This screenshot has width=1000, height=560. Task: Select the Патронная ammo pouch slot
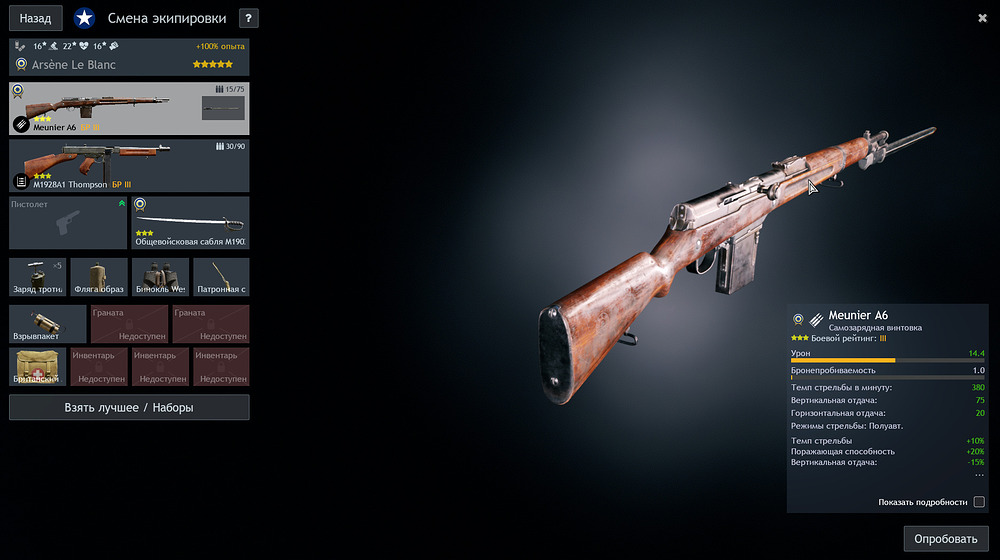[x=221, y=277]
